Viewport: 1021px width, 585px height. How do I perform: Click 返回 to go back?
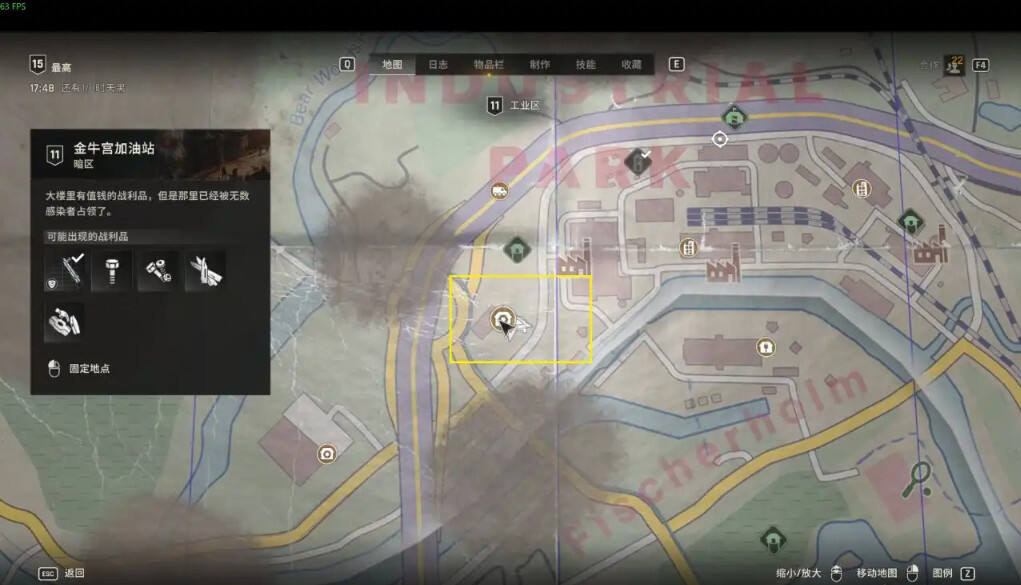tap(74, 573)
